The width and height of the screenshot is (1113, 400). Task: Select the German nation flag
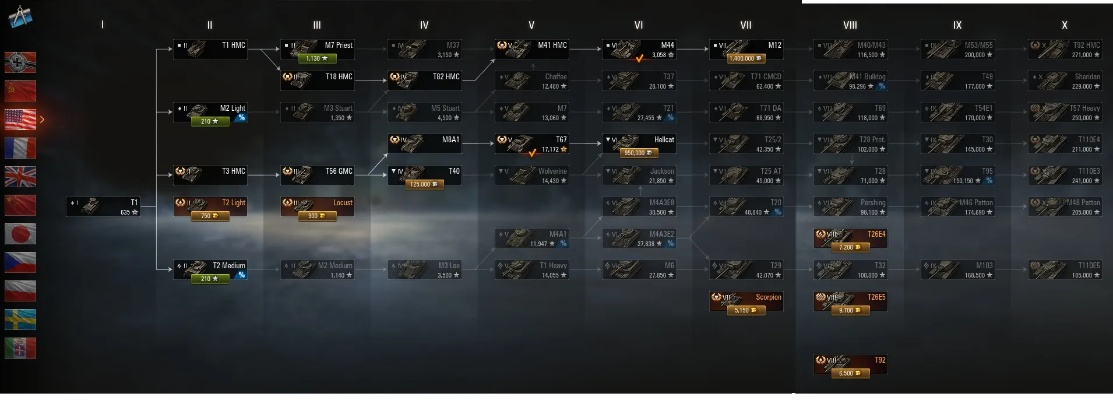point(20,62)
